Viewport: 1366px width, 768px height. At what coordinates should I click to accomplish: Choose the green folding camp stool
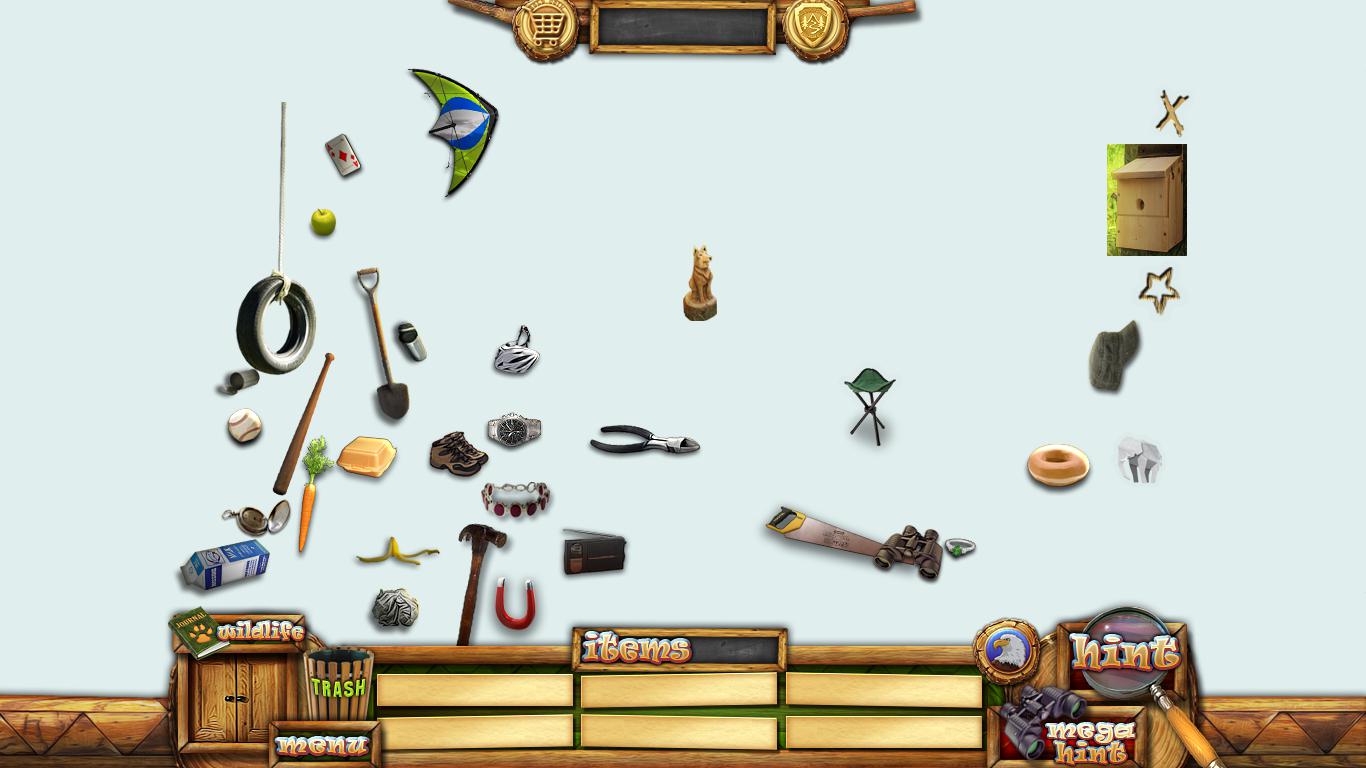(x=869, y=404)
